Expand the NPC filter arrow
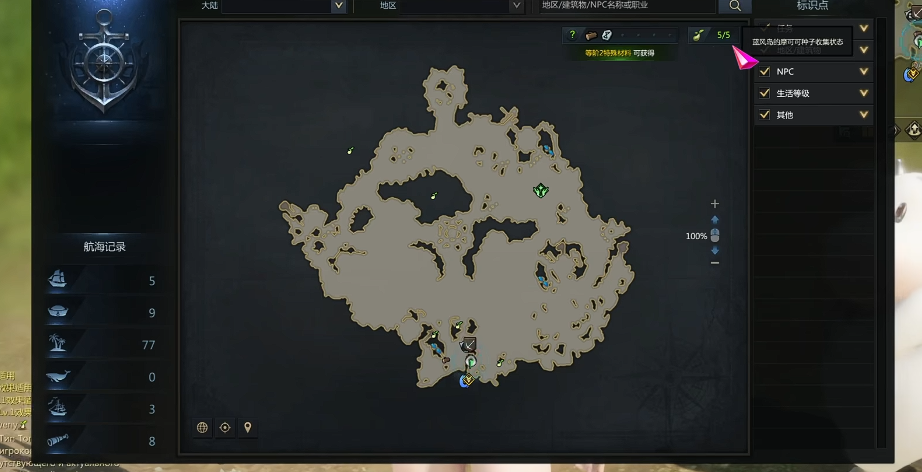Viewport: 922px width, 472px height. [x=864, y=72]
